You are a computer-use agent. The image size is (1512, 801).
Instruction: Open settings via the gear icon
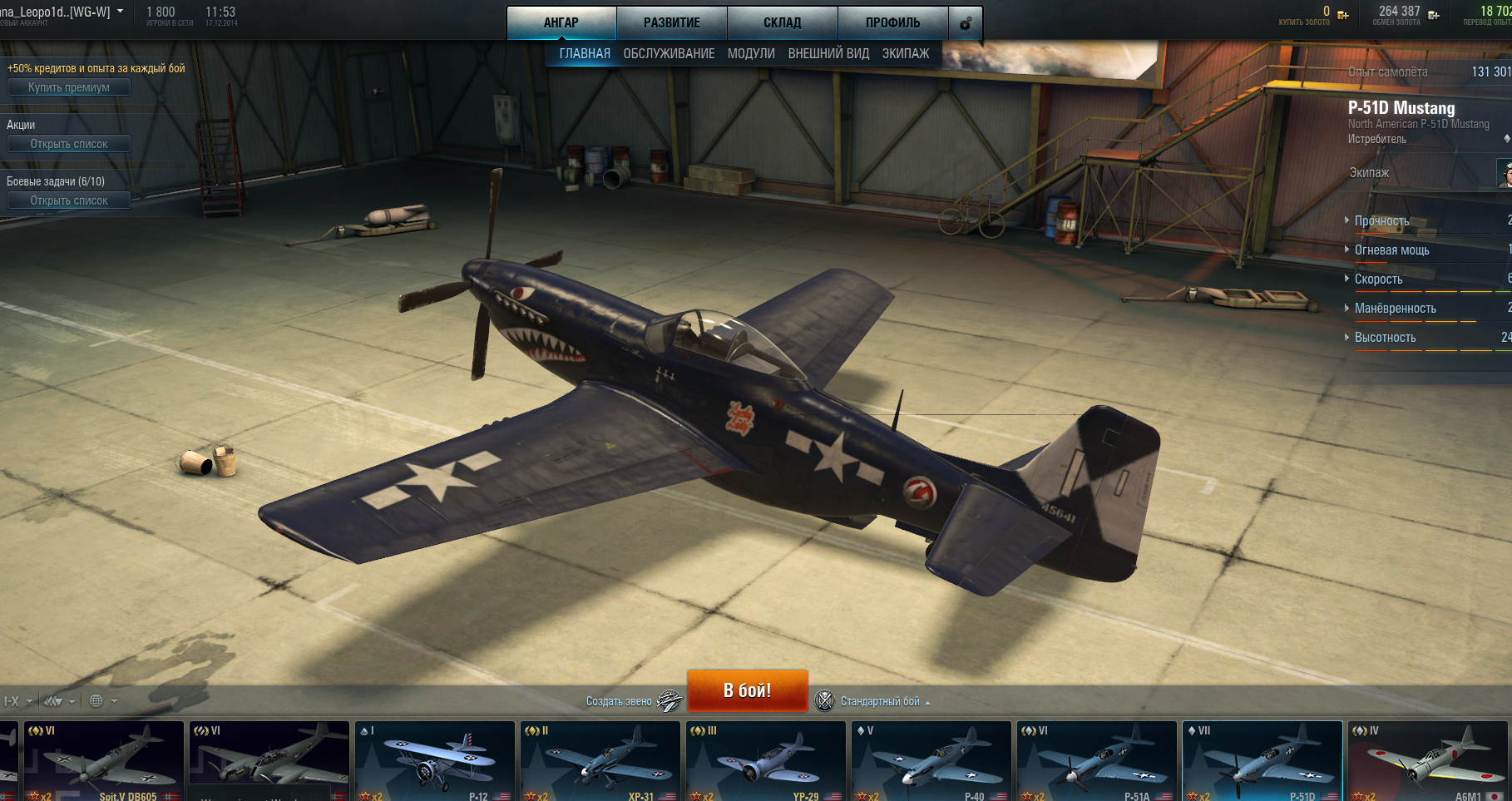tap(966, 23)
